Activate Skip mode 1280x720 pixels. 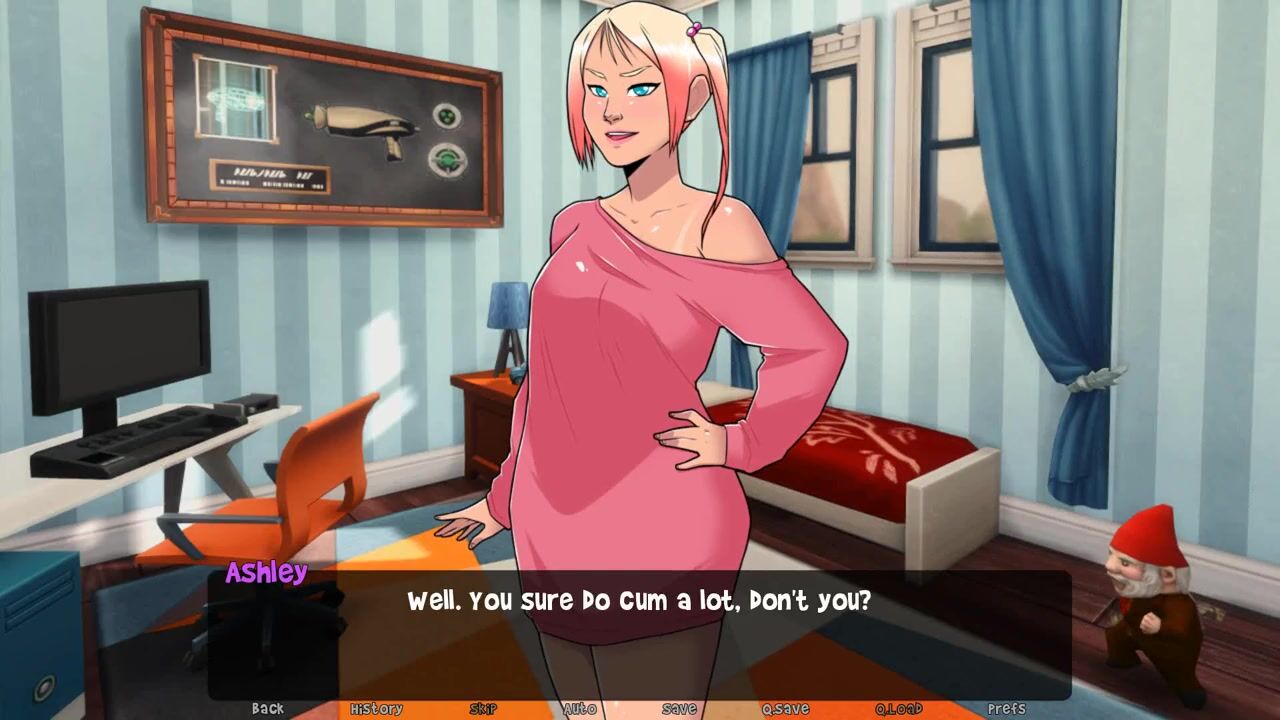pos(483,708)
